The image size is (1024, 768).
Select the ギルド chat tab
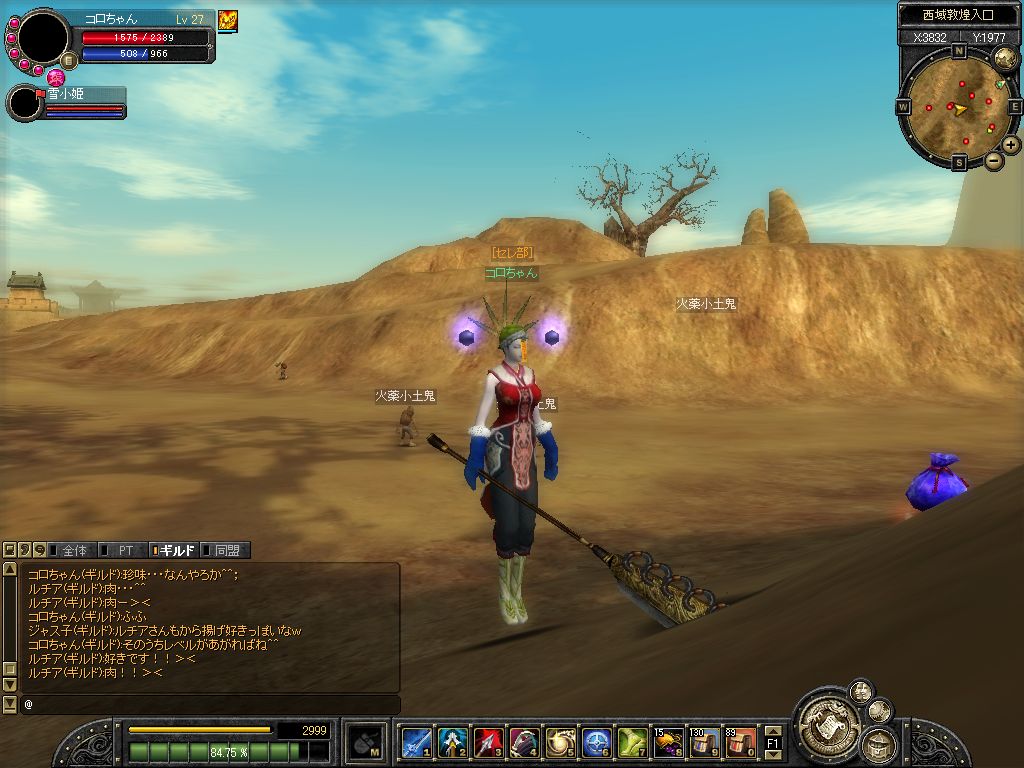[176, 550]
